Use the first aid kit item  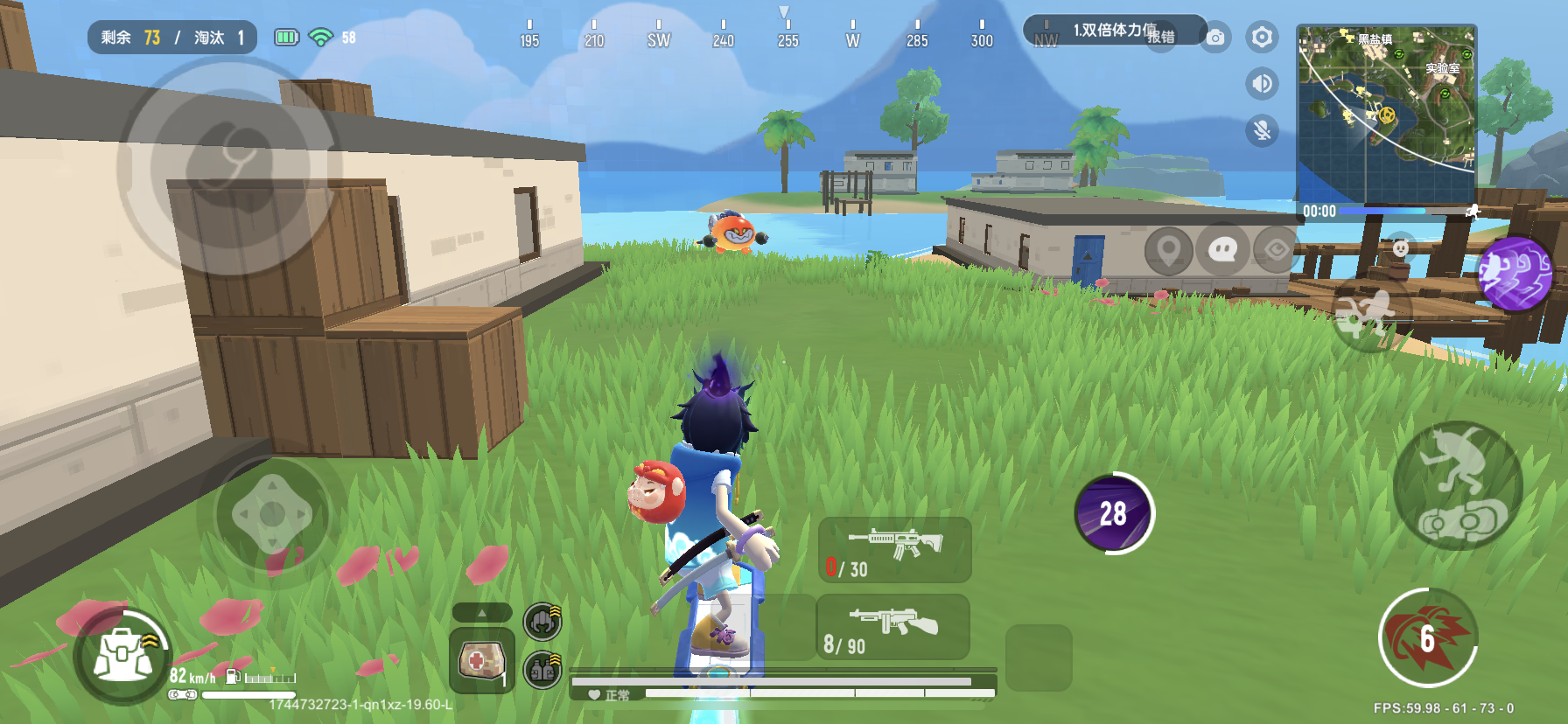[x=480, y=659]
